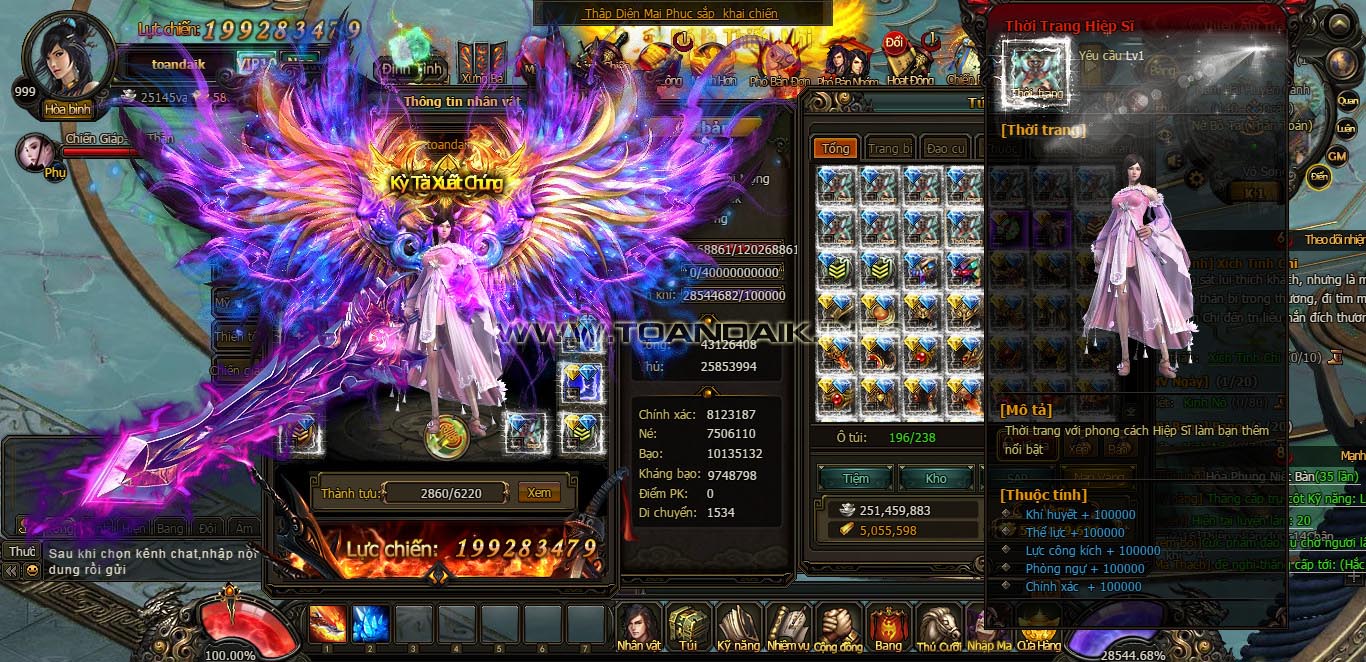Activate the ice crystal skill in slot 2
The height and width of the screenshot is (662, 1366).
[x=371, y=623]
